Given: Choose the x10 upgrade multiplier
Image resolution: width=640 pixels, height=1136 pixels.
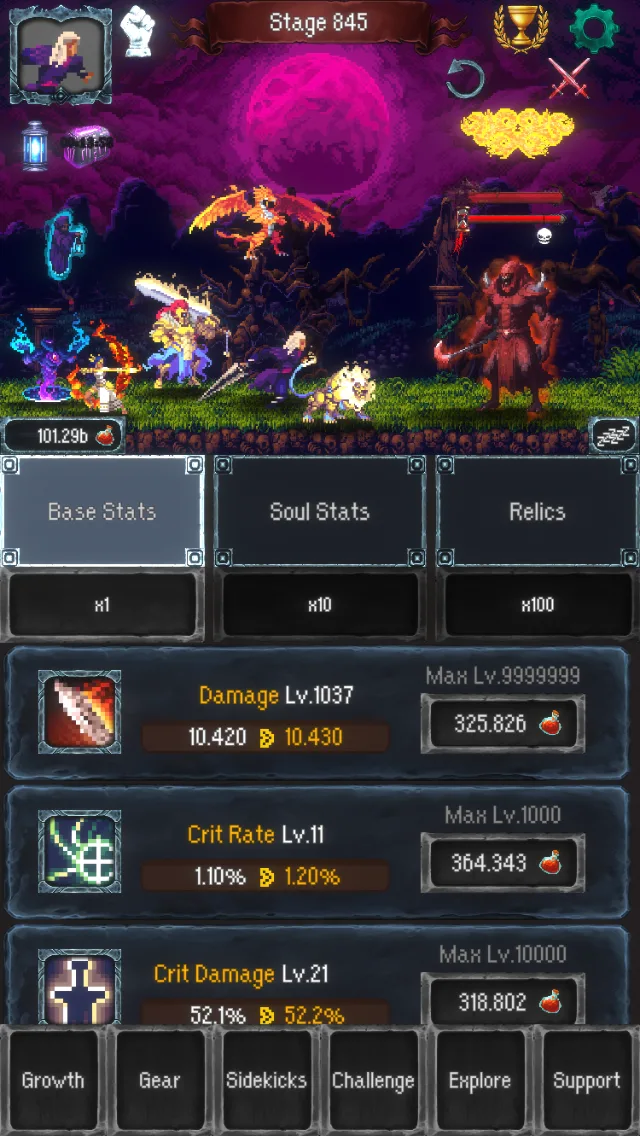Looking at the screenshot, I should point(320,605).
